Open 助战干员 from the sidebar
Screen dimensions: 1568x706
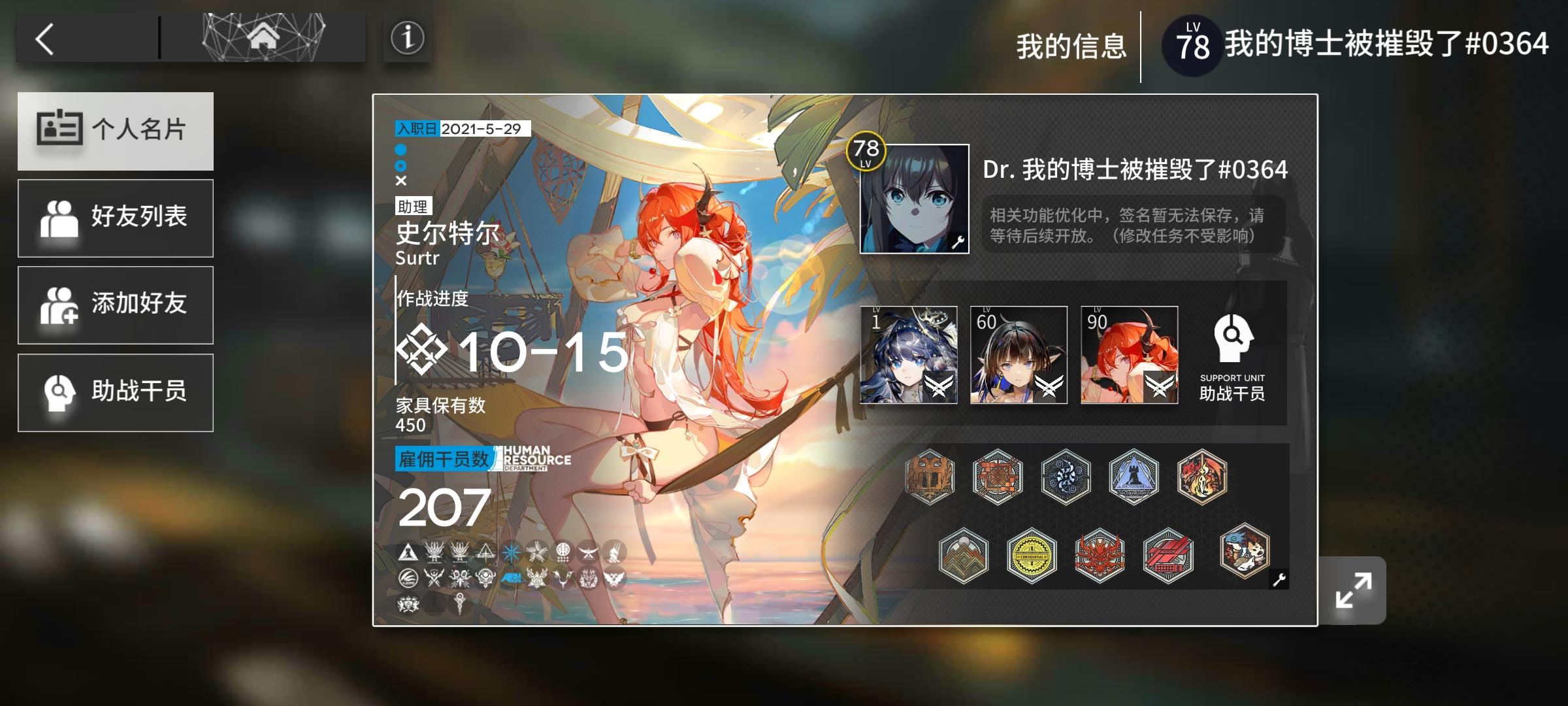coord(116,392)
